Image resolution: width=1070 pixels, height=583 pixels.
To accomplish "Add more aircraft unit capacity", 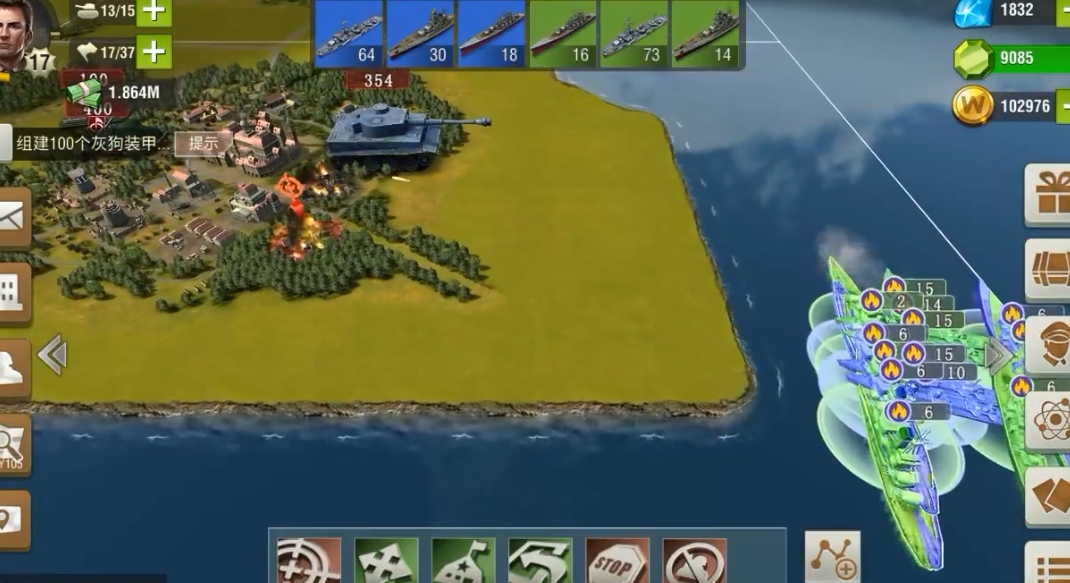I will (x=153, y=51).
